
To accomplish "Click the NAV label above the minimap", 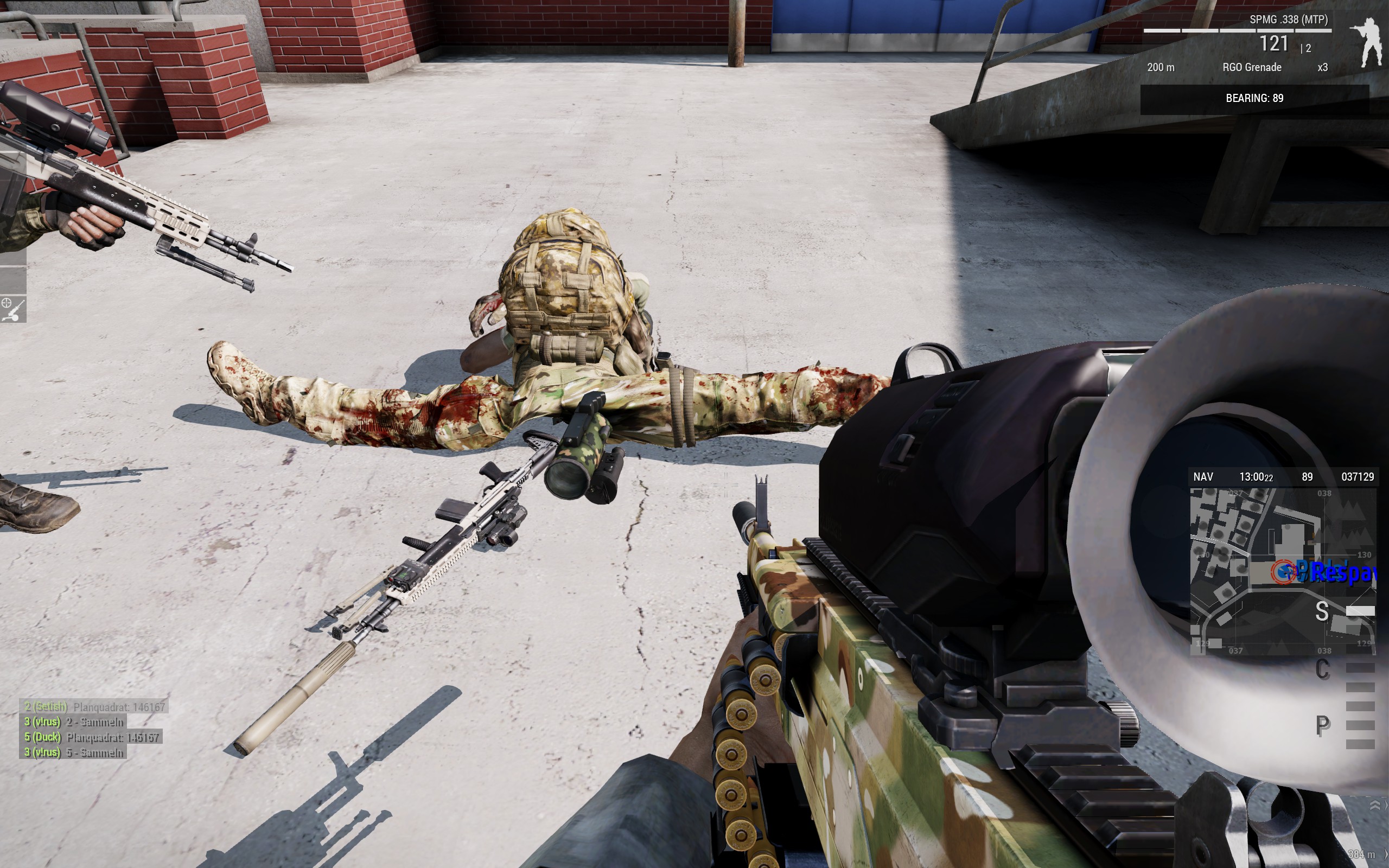I will click(1203, 477).
